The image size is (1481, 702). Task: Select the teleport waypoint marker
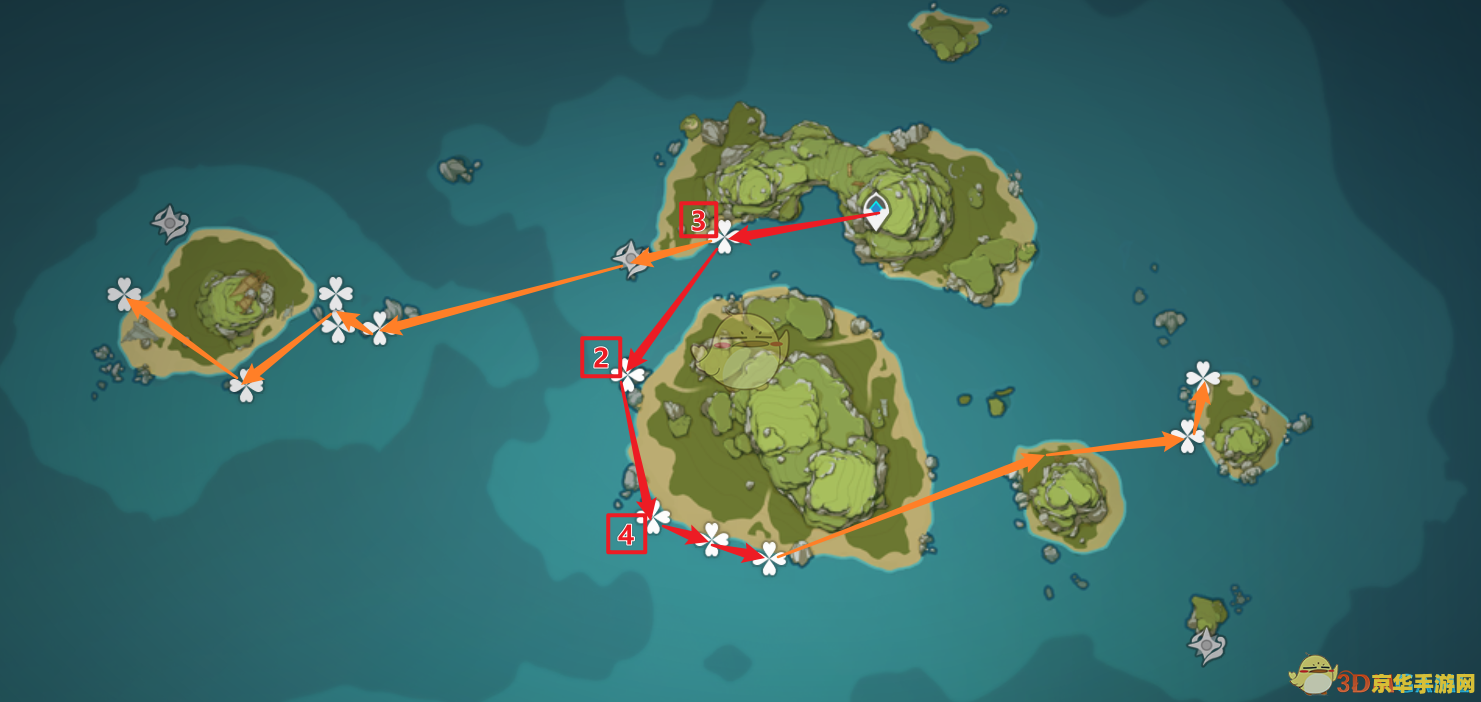[x=876, y=210]
